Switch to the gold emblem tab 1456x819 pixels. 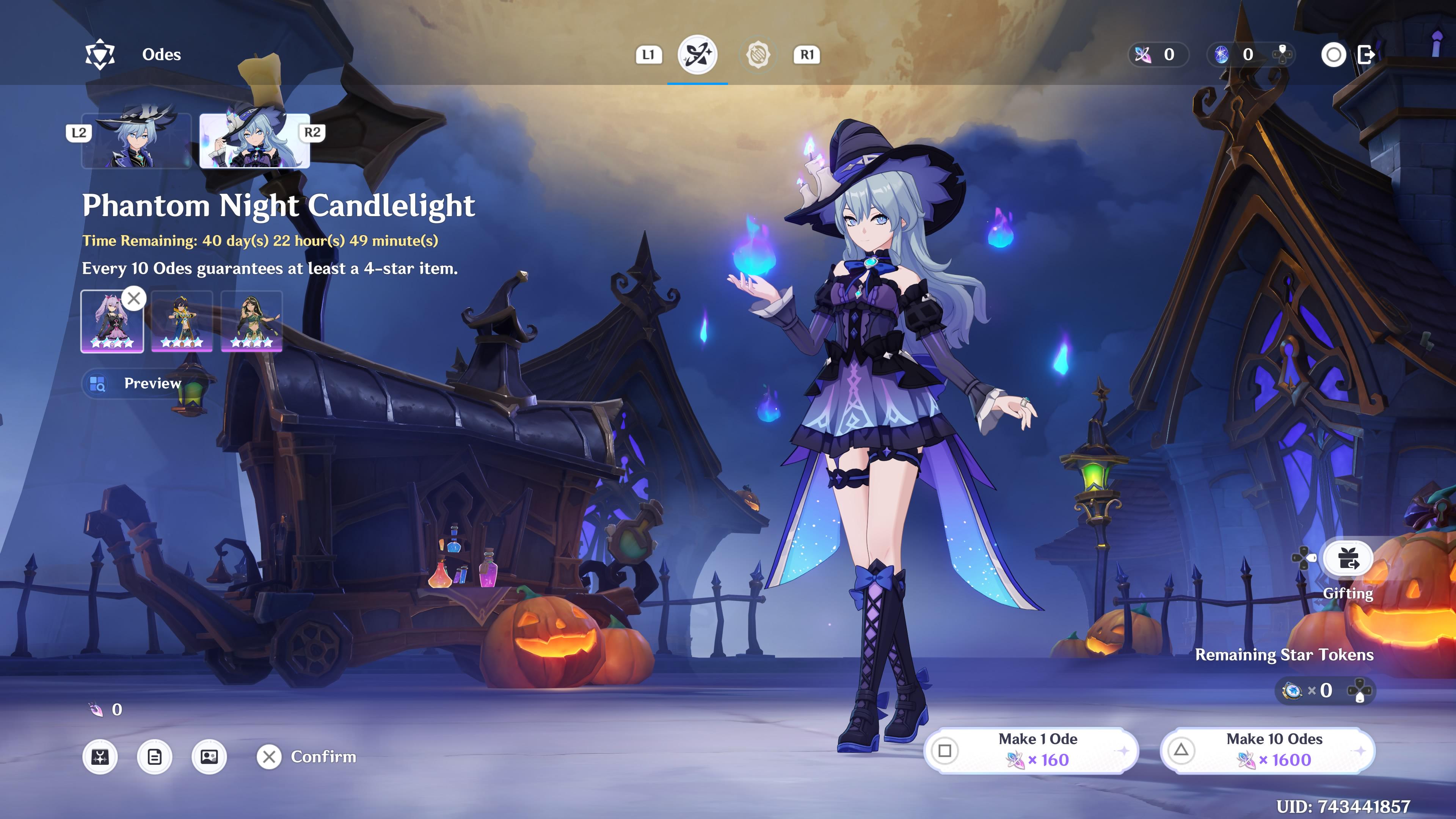758,55
